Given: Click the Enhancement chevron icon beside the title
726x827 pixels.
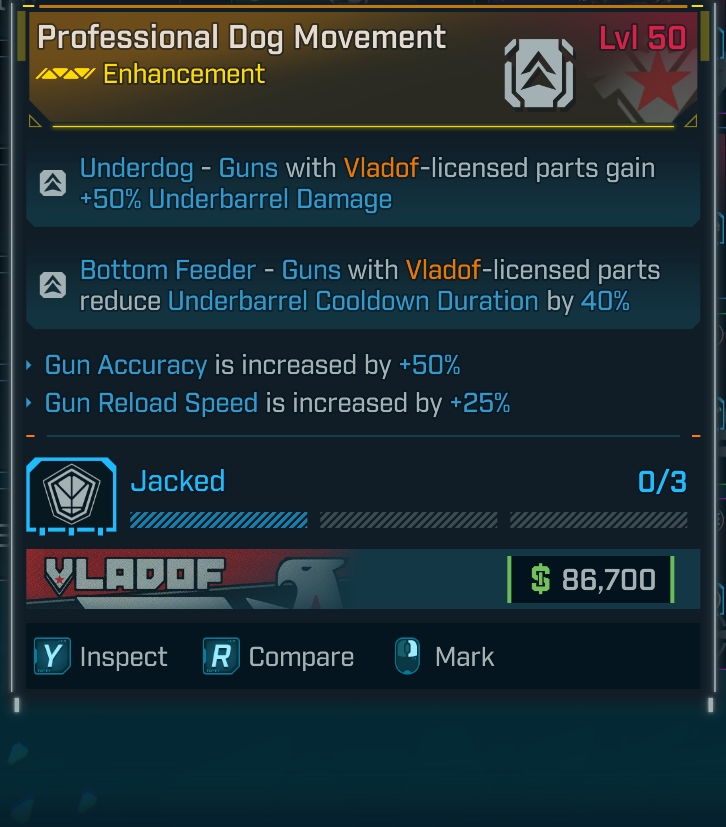Looking at the screenshot, I should (x=539, y=73).
